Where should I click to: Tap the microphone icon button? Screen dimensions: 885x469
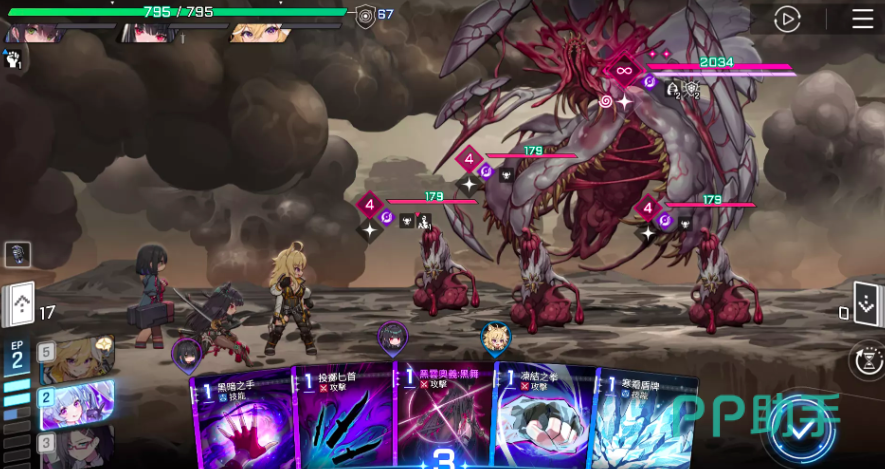click(x=18, y=254)
